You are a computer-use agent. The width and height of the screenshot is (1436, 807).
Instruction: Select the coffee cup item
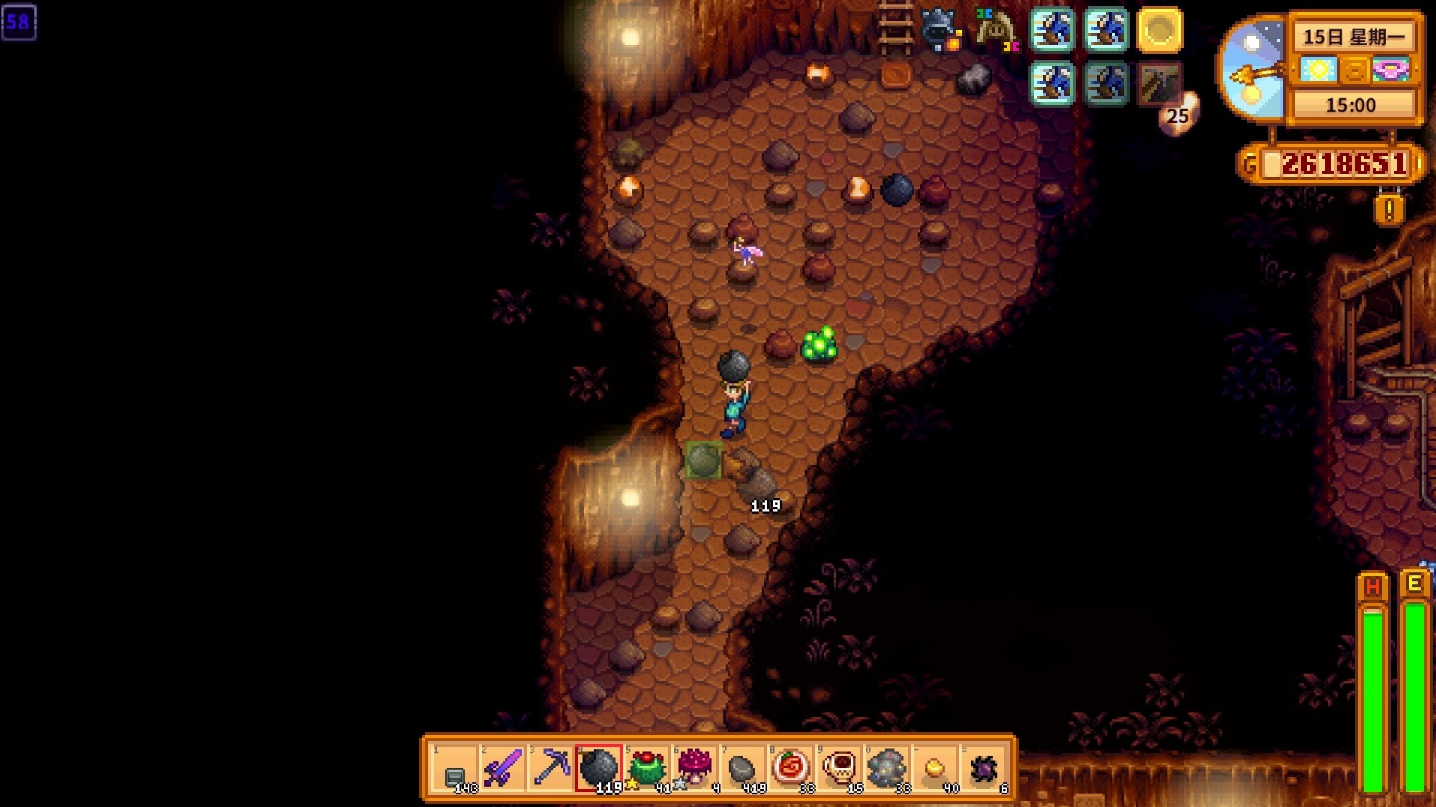tap(839, 768)
